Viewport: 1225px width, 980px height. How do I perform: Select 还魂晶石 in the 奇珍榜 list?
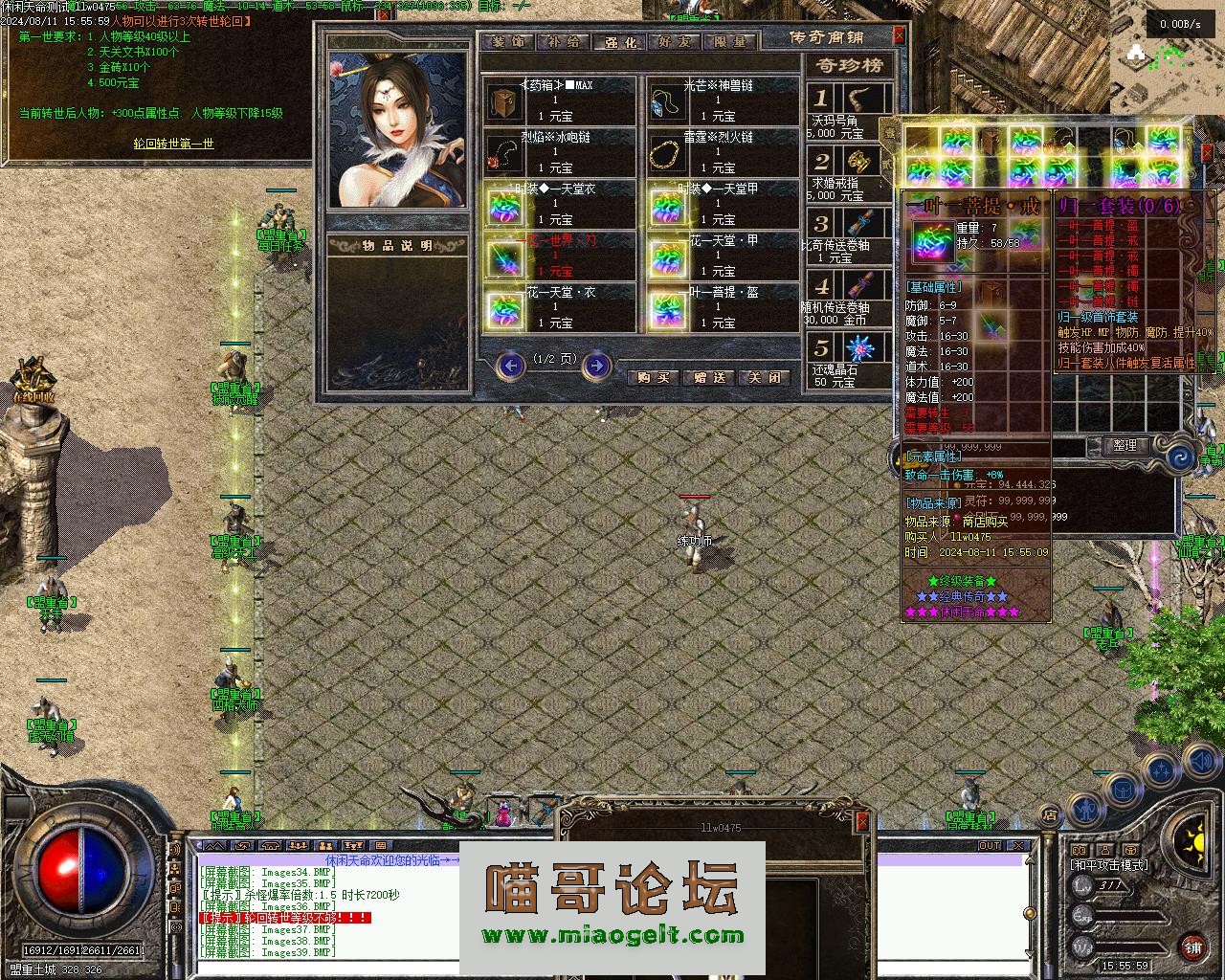(x=849, y=359)
